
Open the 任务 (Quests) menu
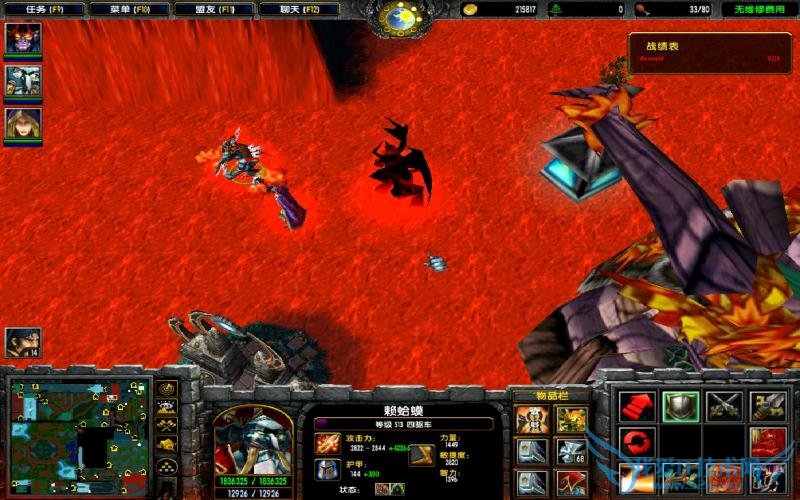tap(43, 9)
